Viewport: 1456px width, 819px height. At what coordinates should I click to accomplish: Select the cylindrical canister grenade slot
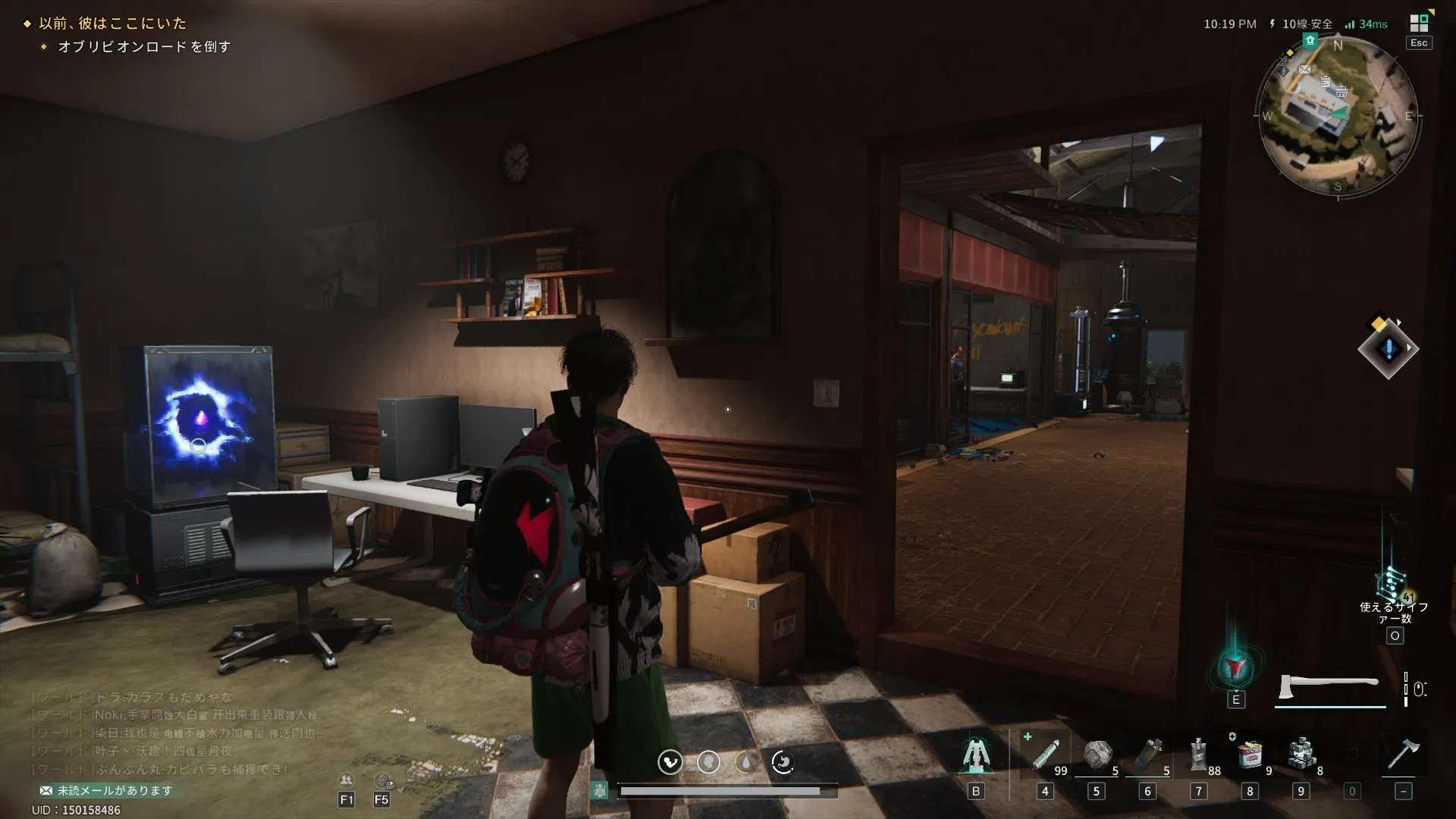(x=1147, y=755)
